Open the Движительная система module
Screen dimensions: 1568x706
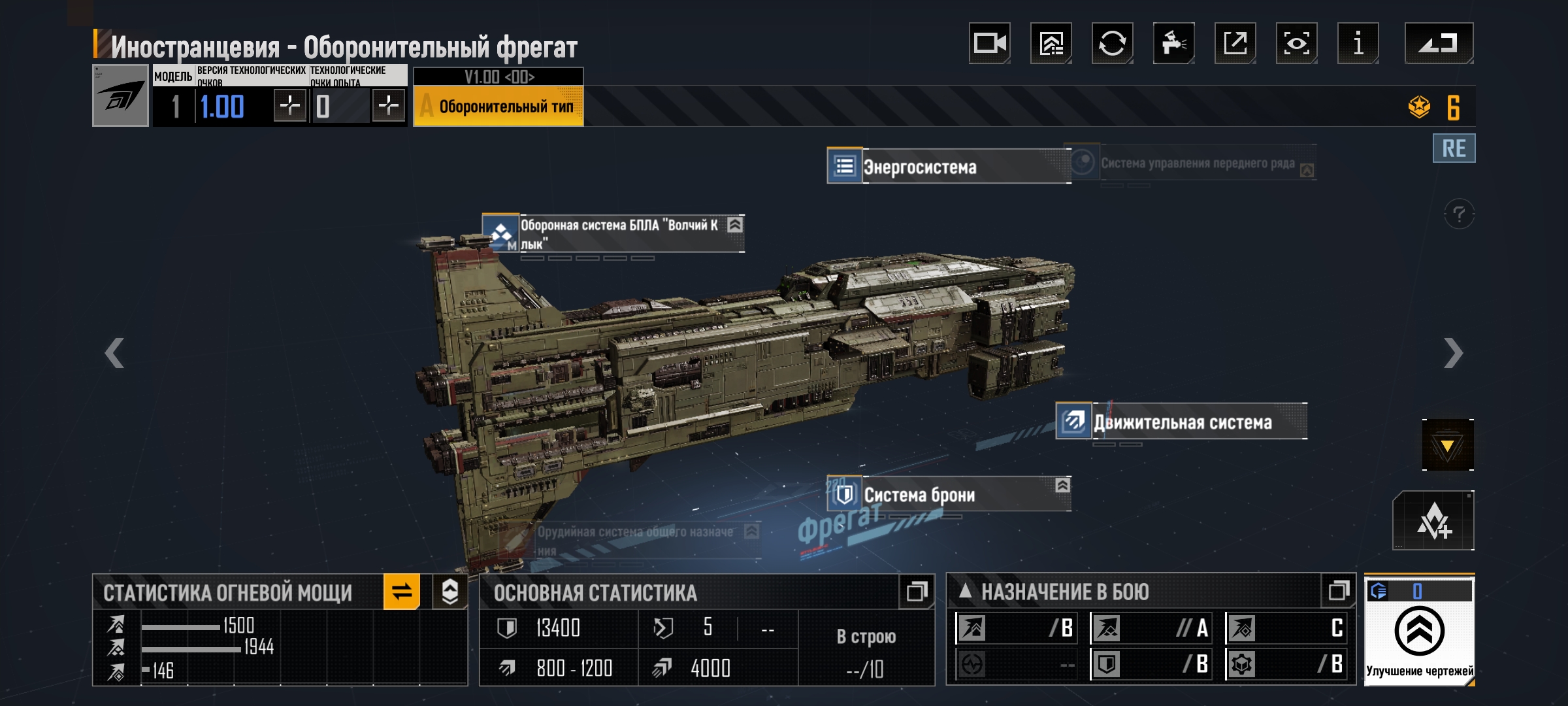tap(1181, 422)
